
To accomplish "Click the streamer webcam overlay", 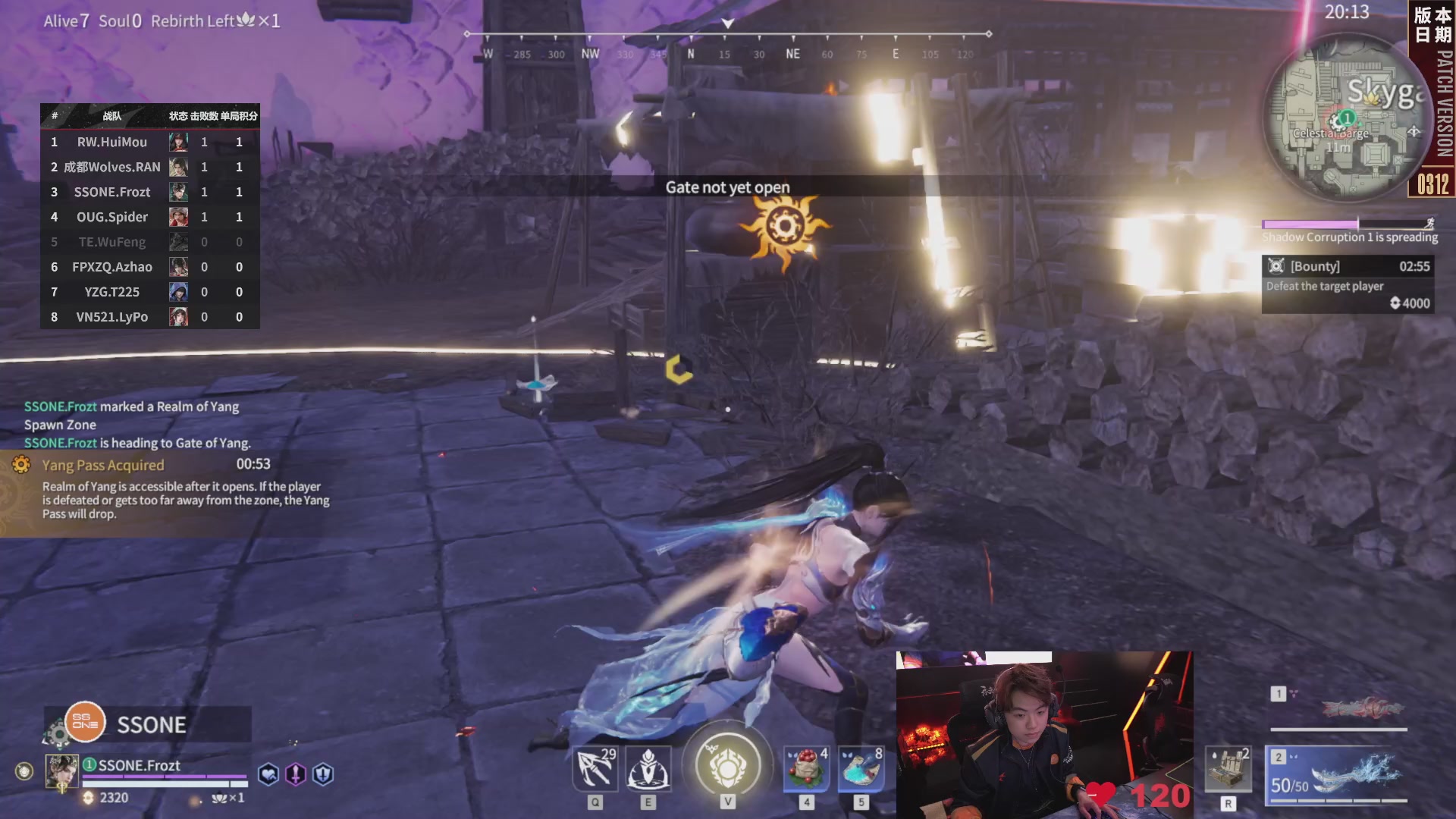I will [x=1044, y=734].
